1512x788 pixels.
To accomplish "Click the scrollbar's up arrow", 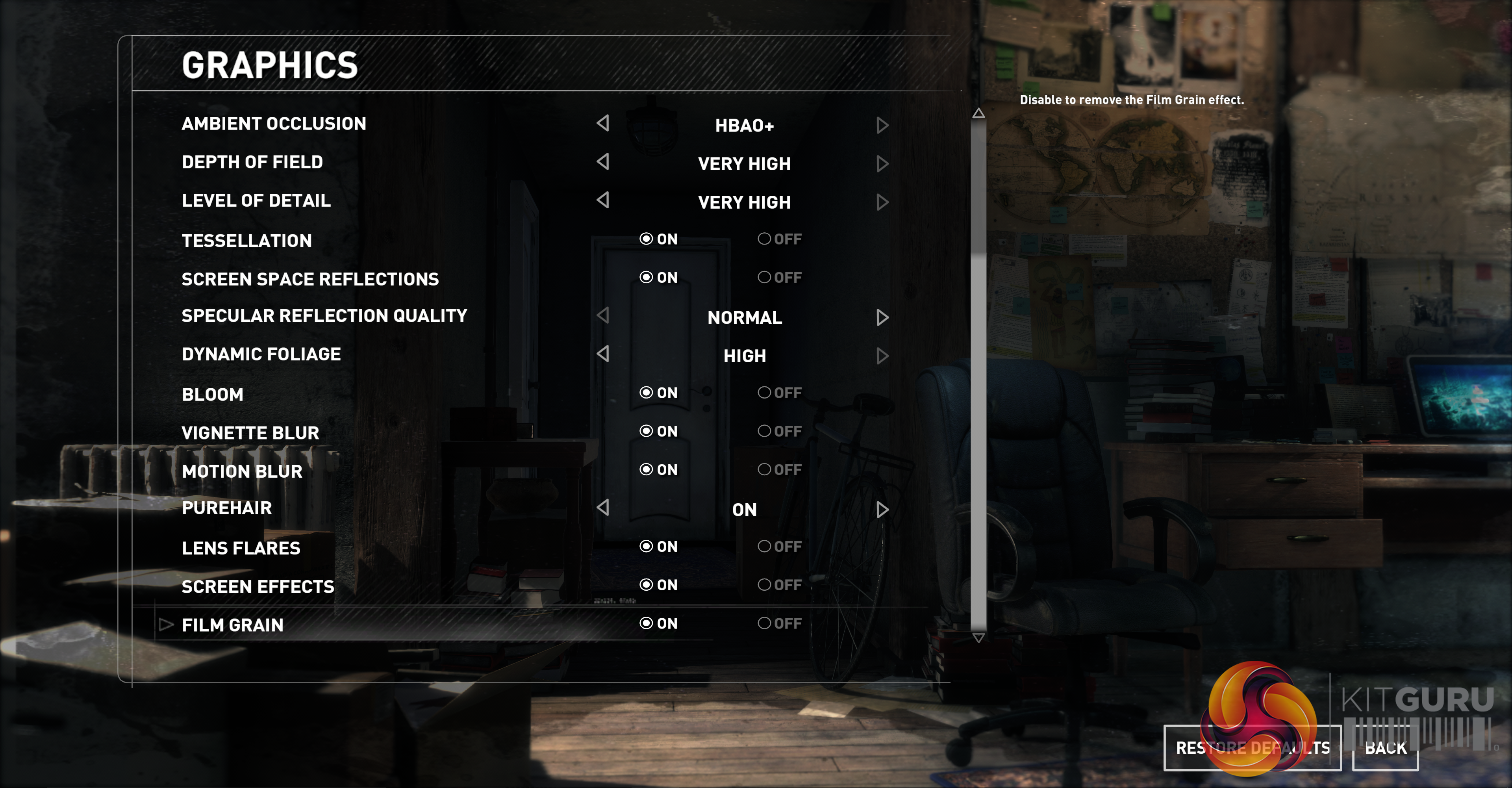I will [x=978, y=113].
